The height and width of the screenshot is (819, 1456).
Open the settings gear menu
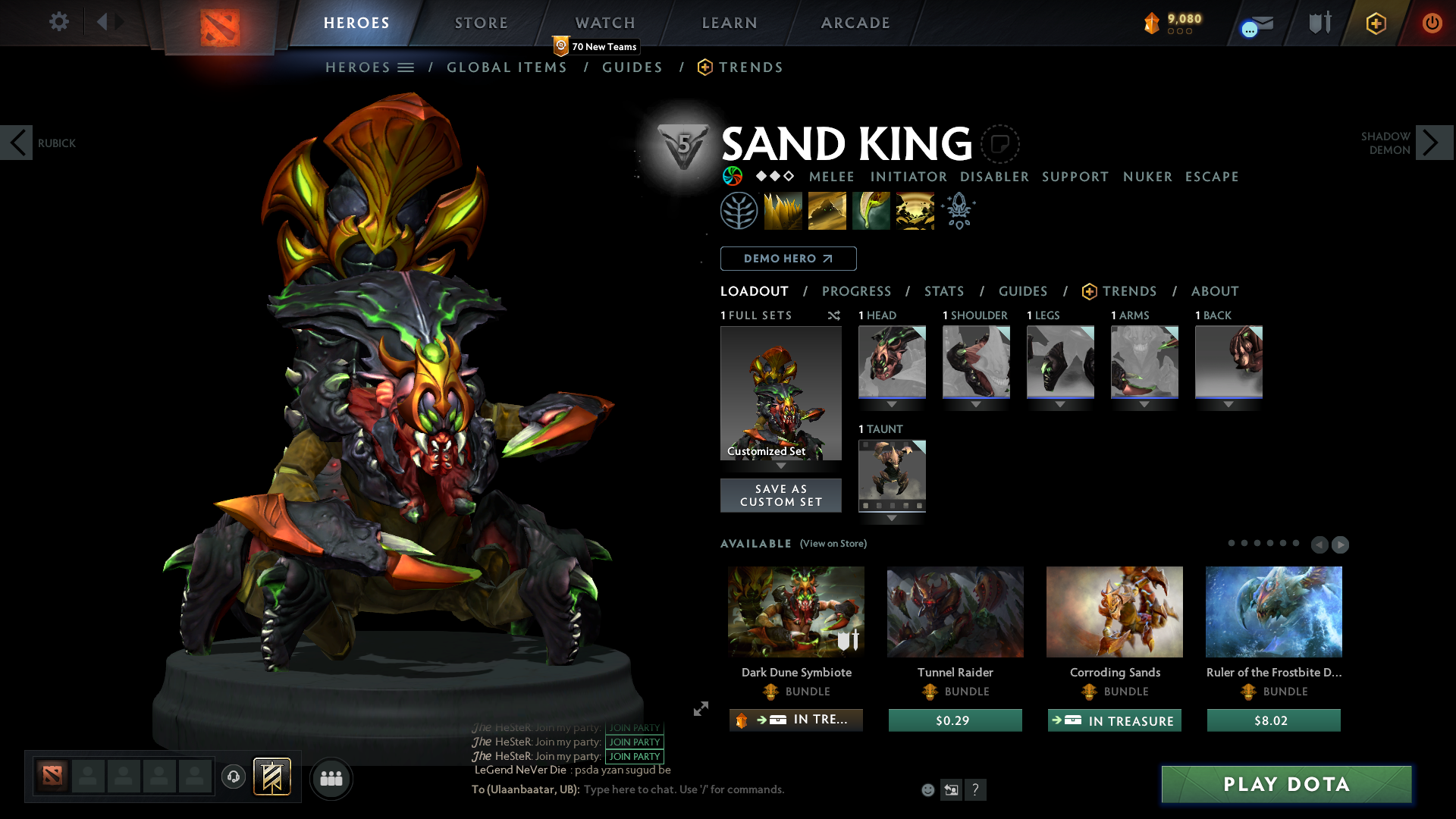(59, 22)
